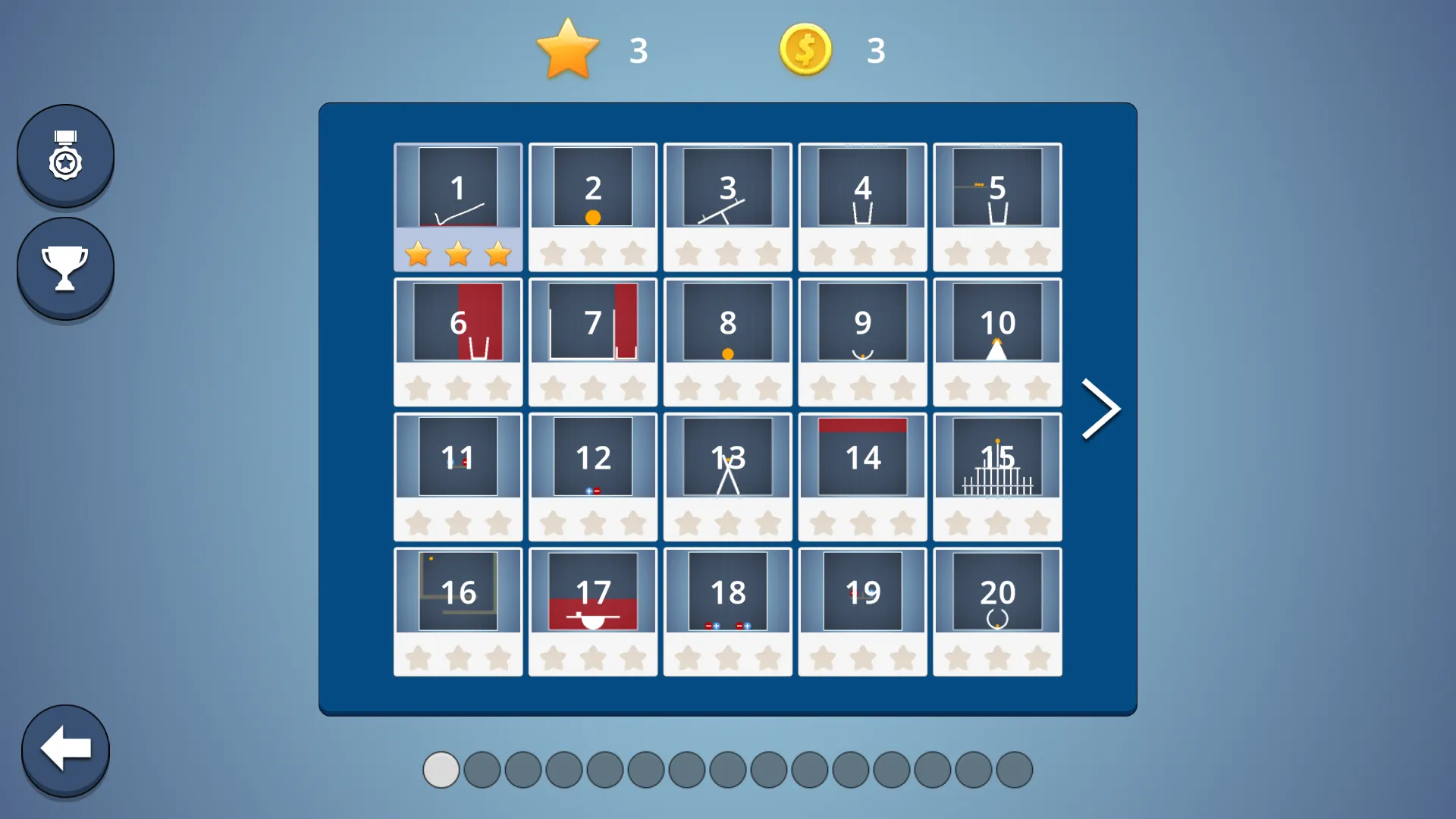Jump to the second page dot
Image resolution: width=1456 pixels, height=819 pixels.
click(481, 769)
